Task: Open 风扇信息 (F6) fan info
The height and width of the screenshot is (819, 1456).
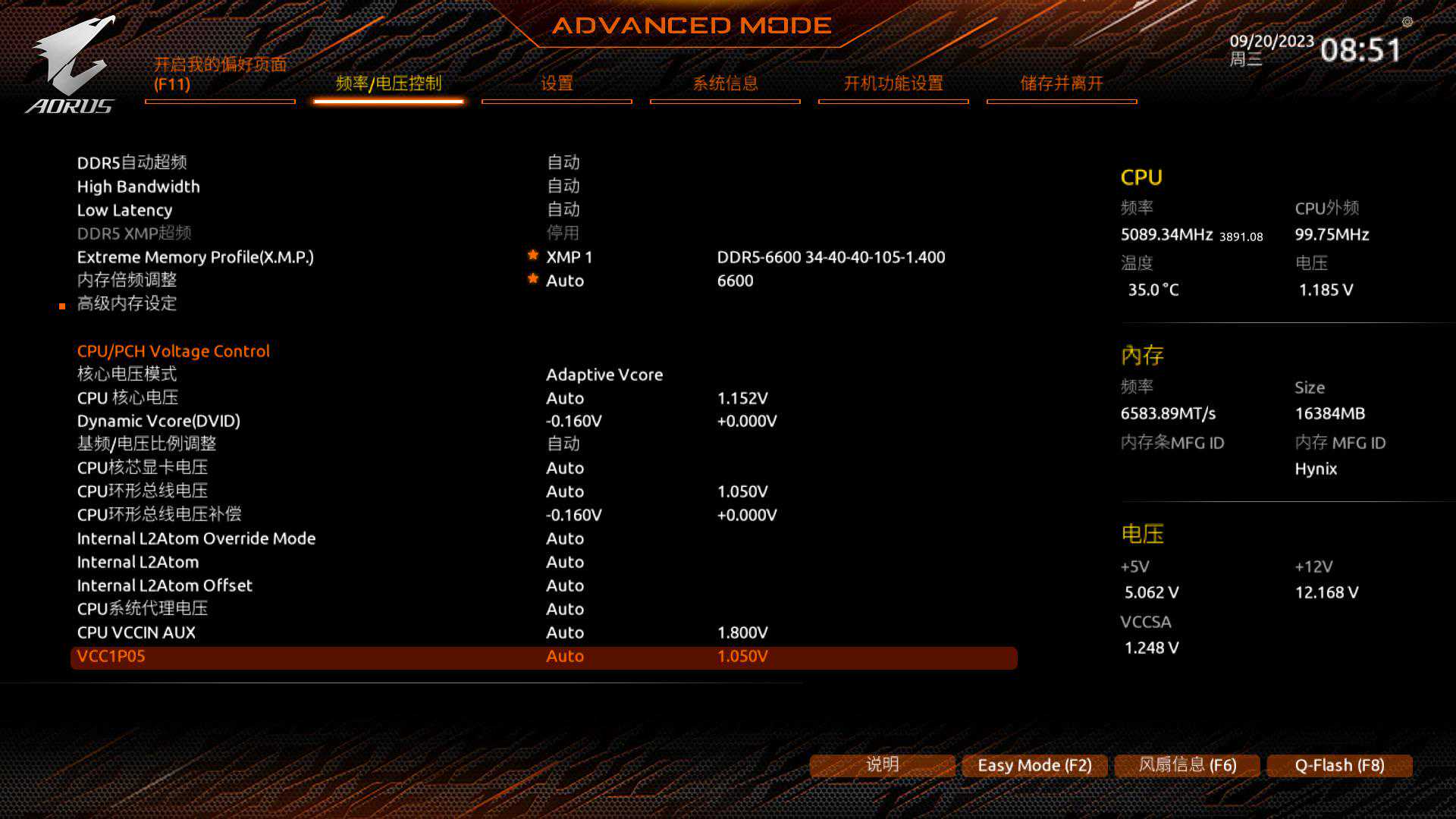Action: tap(1187, 765)
